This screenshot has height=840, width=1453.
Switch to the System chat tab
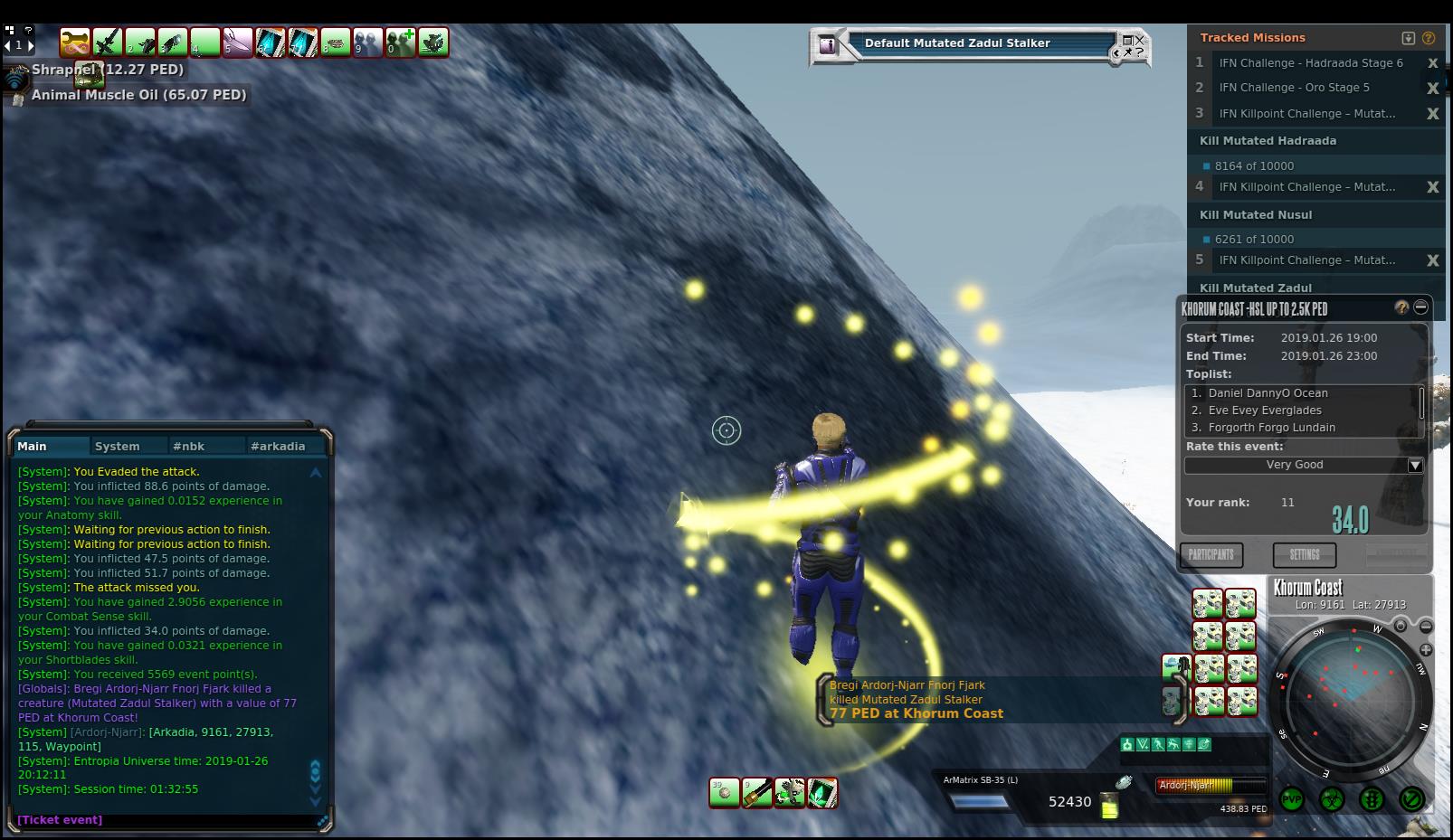click(118, 446)
